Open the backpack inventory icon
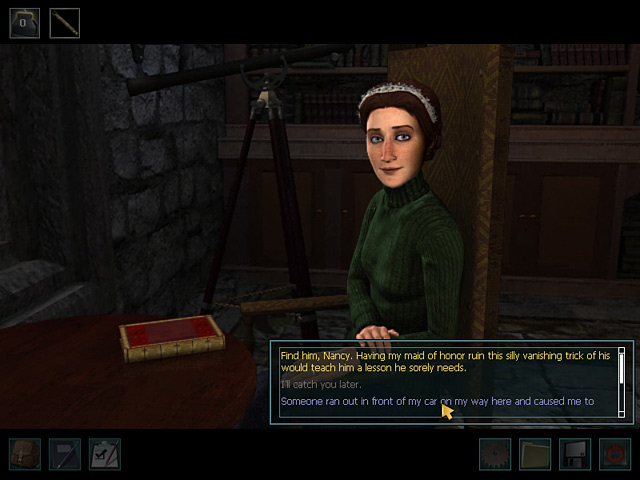 25,454
